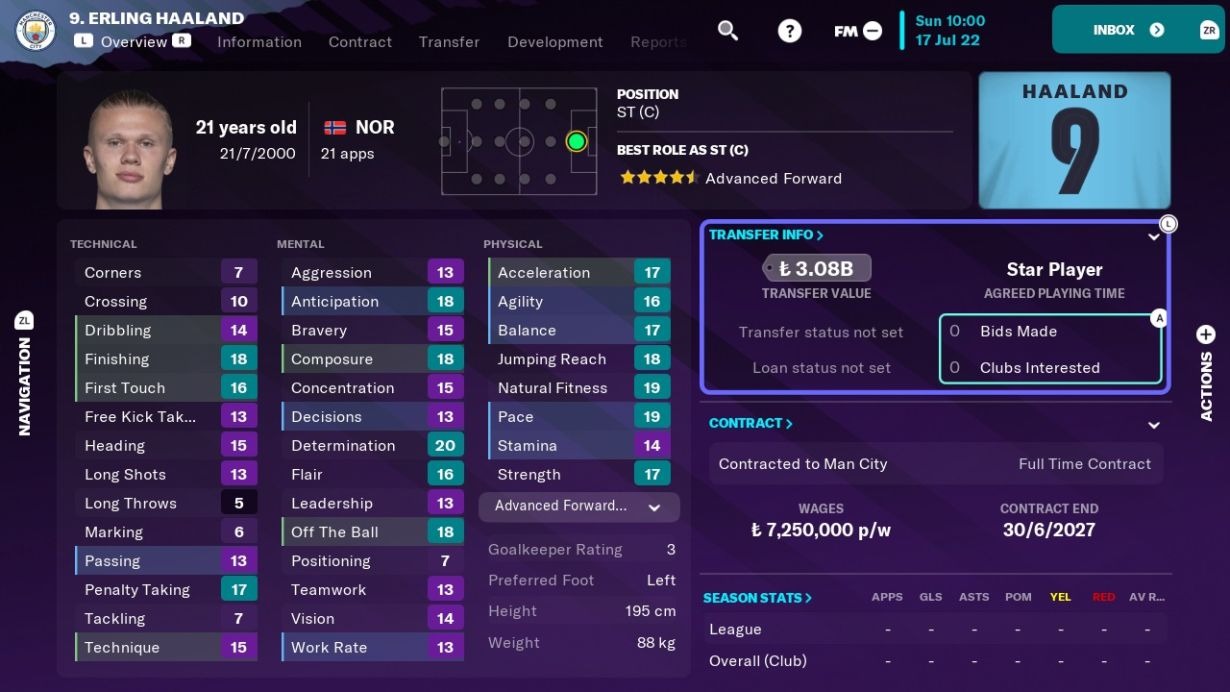This screenshot has width=1230, height=692.
Task: Open the search magnifying glass
Action: tap(728, 31)
